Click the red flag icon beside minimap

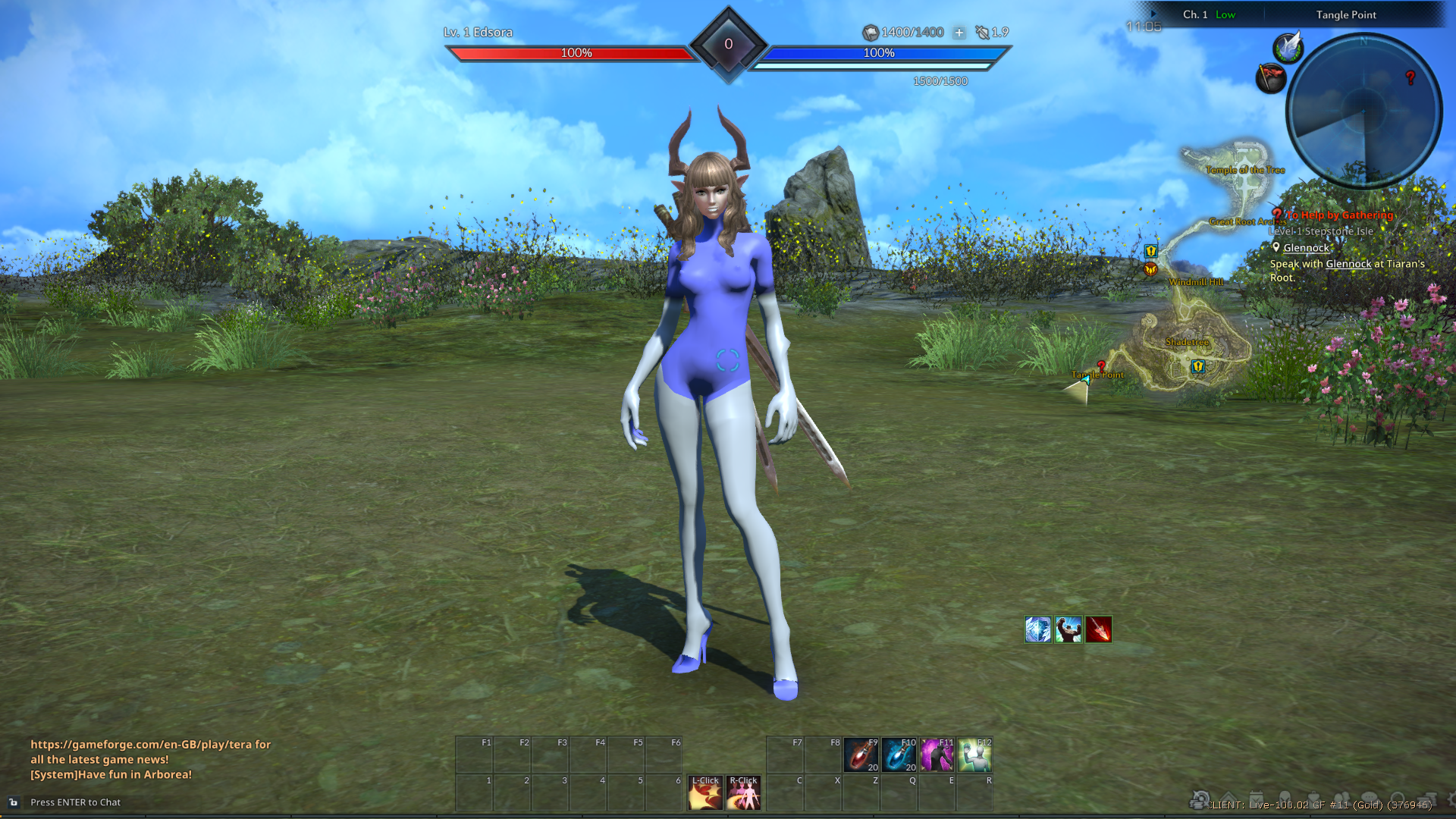click(x=1271, y=77)
